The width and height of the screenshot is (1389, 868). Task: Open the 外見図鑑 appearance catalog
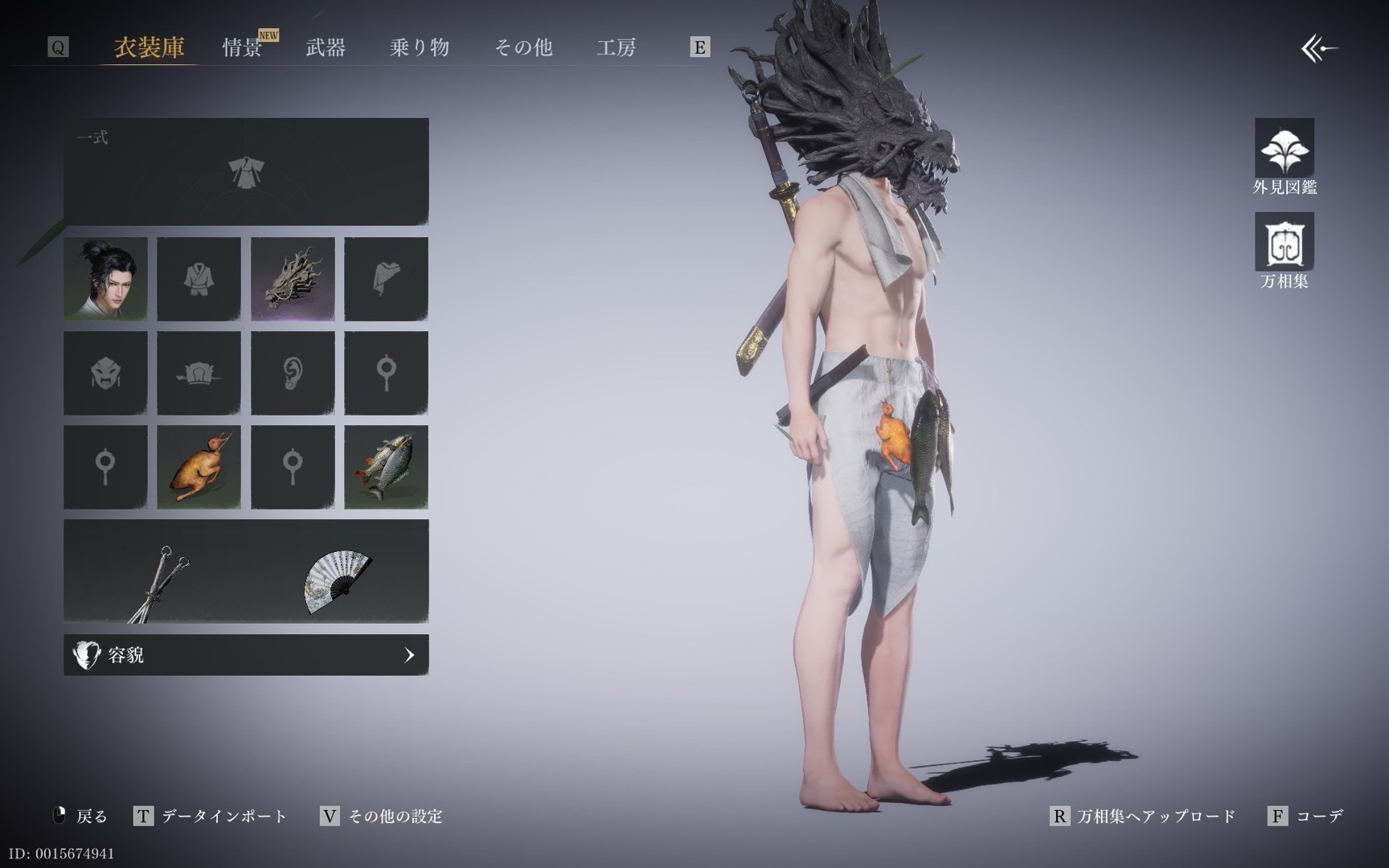pos(1285,157)
